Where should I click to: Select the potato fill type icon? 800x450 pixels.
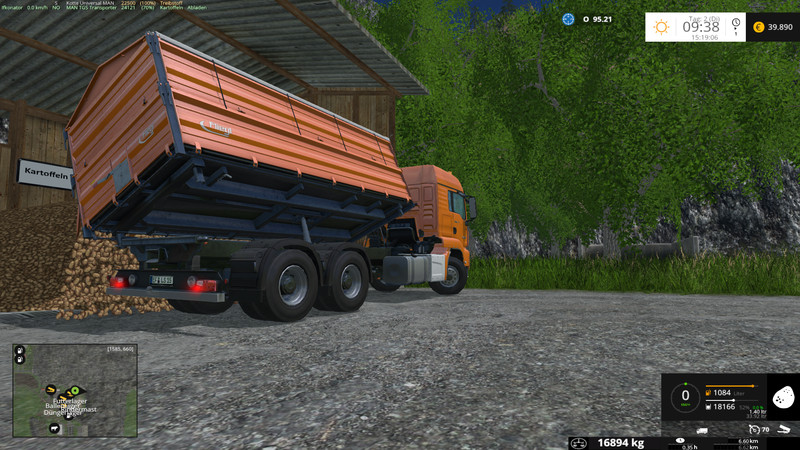click(784, 398)
